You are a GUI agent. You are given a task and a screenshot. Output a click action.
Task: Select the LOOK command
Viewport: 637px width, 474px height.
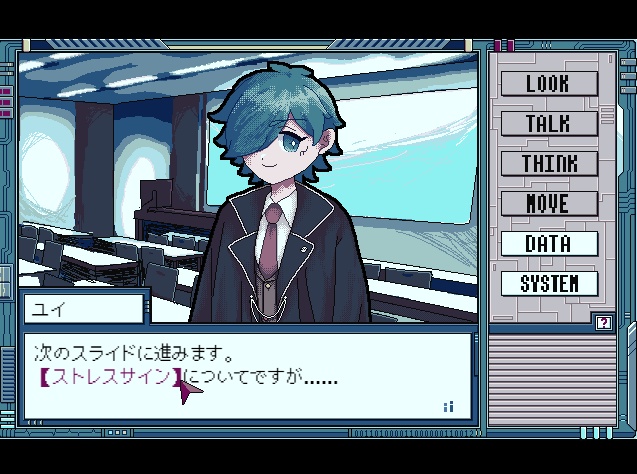point(548,83)
